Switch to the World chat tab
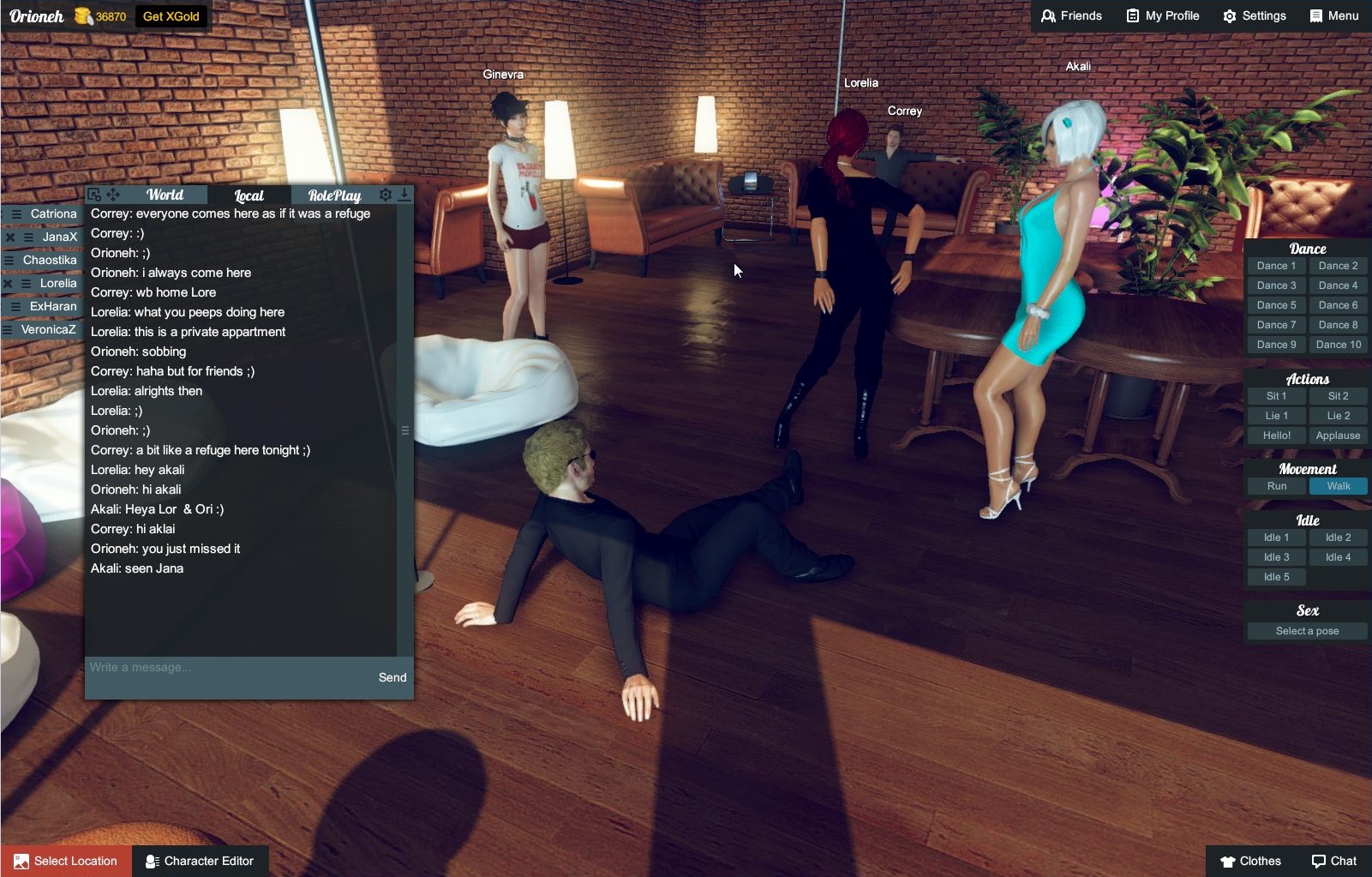This screenshot has width=1372, height=877. tap(164, 194)
